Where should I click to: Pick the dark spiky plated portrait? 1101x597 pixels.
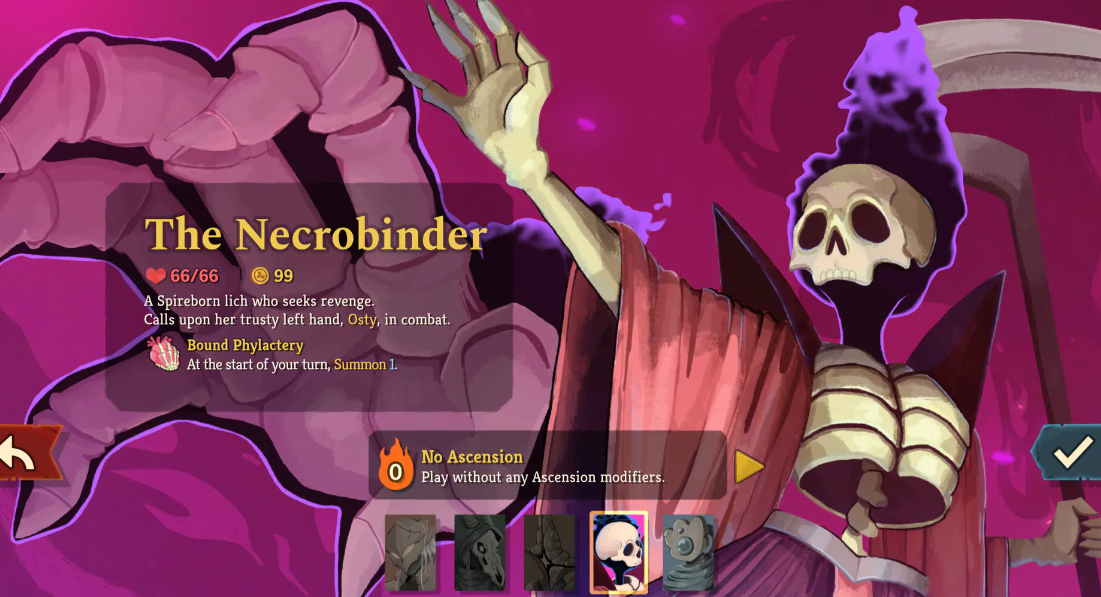tap(550, 553)
